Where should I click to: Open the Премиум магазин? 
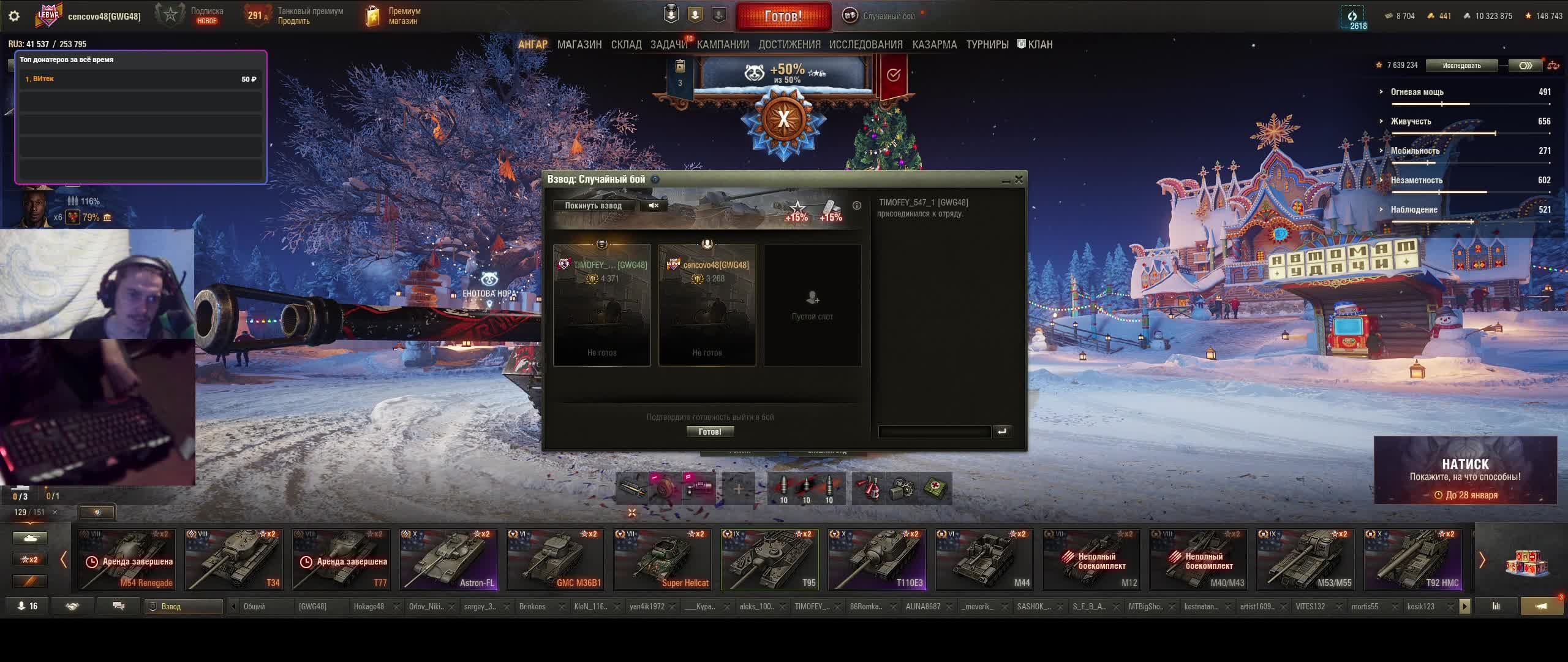(x=393, y=17)
